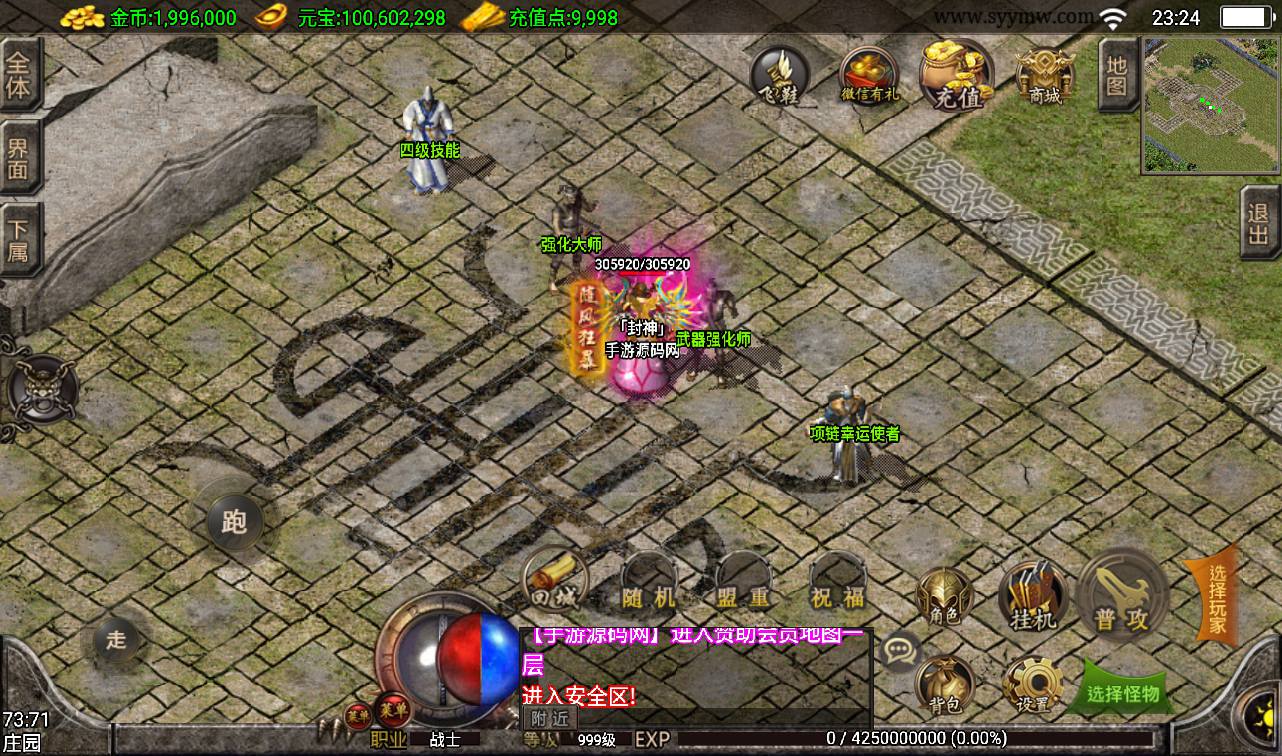The height and width of the screenshot is (756, 1282).
Task: Click the 地图 map button
Action: (x=1116, y=75)
